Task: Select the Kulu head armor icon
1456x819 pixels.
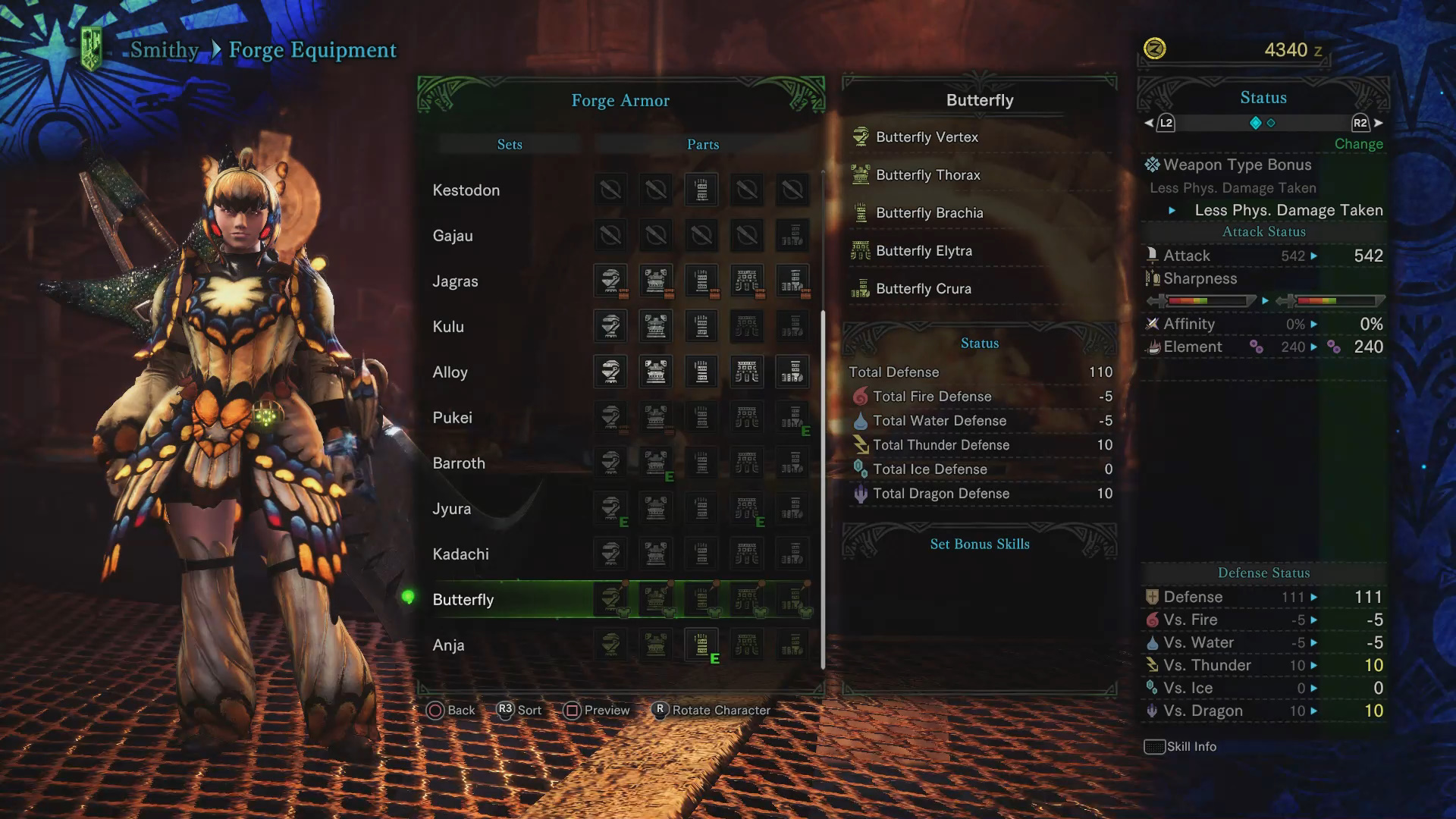Action: 610,326
